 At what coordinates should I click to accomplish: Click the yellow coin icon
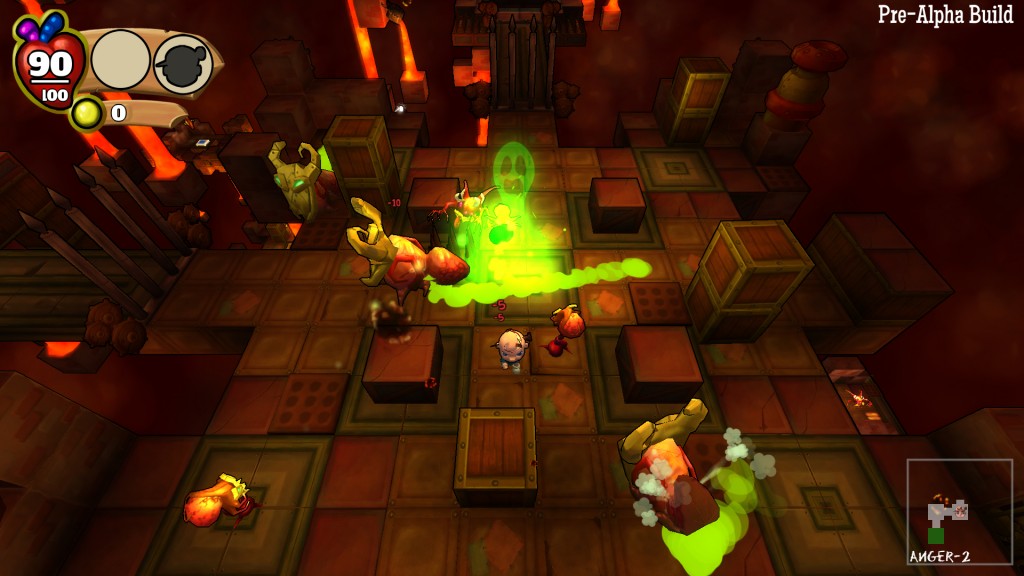click(87, 114)
